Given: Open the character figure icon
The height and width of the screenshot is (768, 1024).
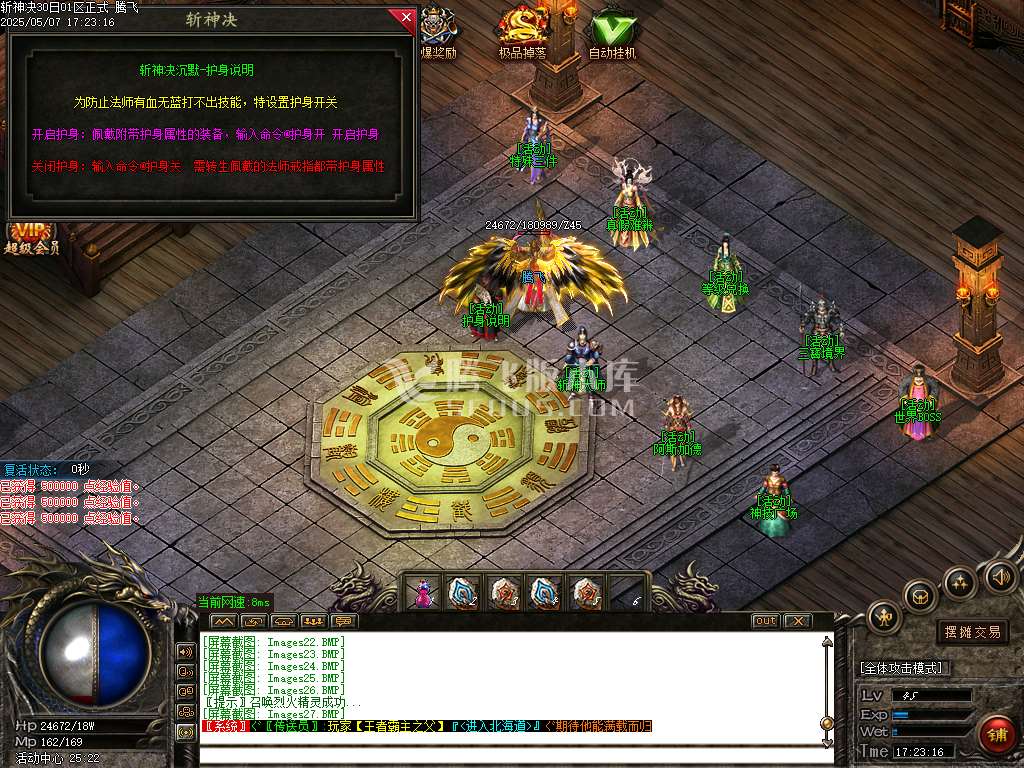Looking at the screenshot, I should [x=884, y=617].
